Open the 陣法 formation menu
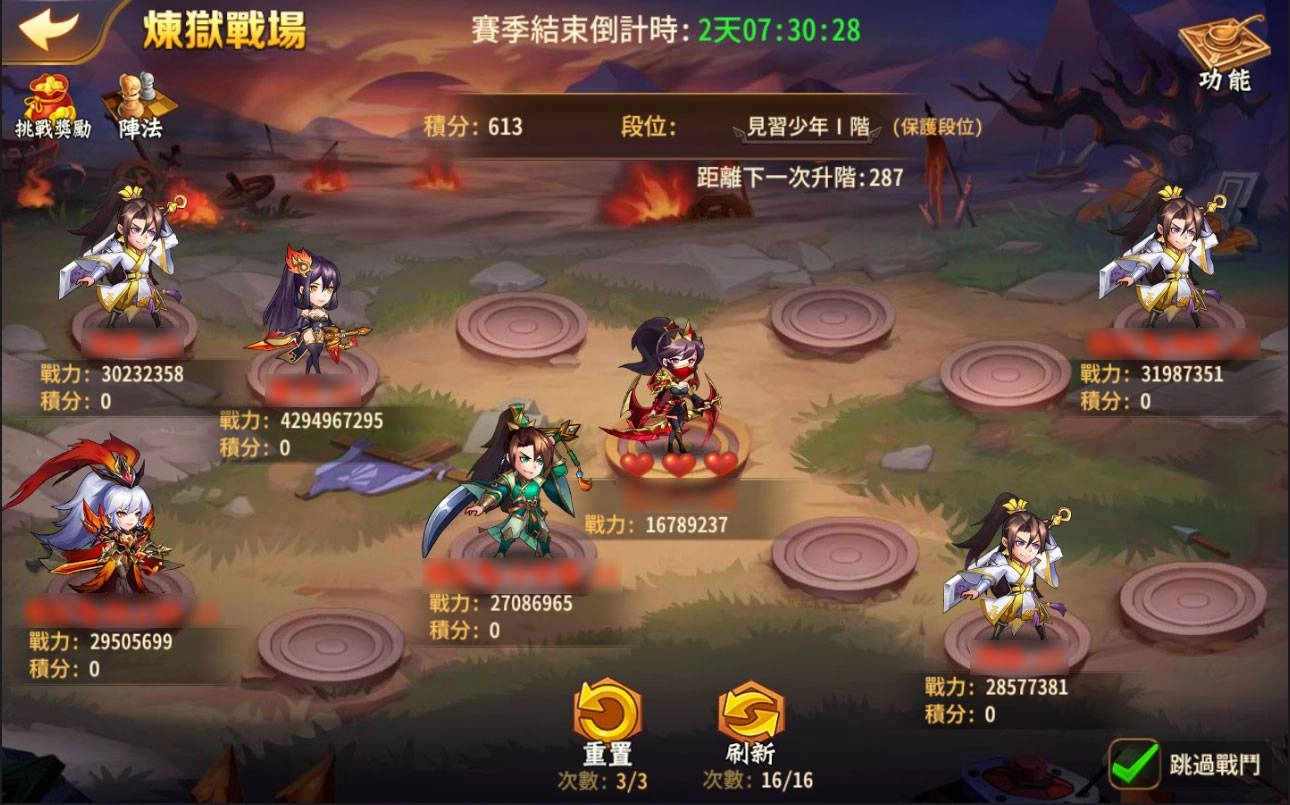This screenshot has height=805, width=1290. pos(141,105)
